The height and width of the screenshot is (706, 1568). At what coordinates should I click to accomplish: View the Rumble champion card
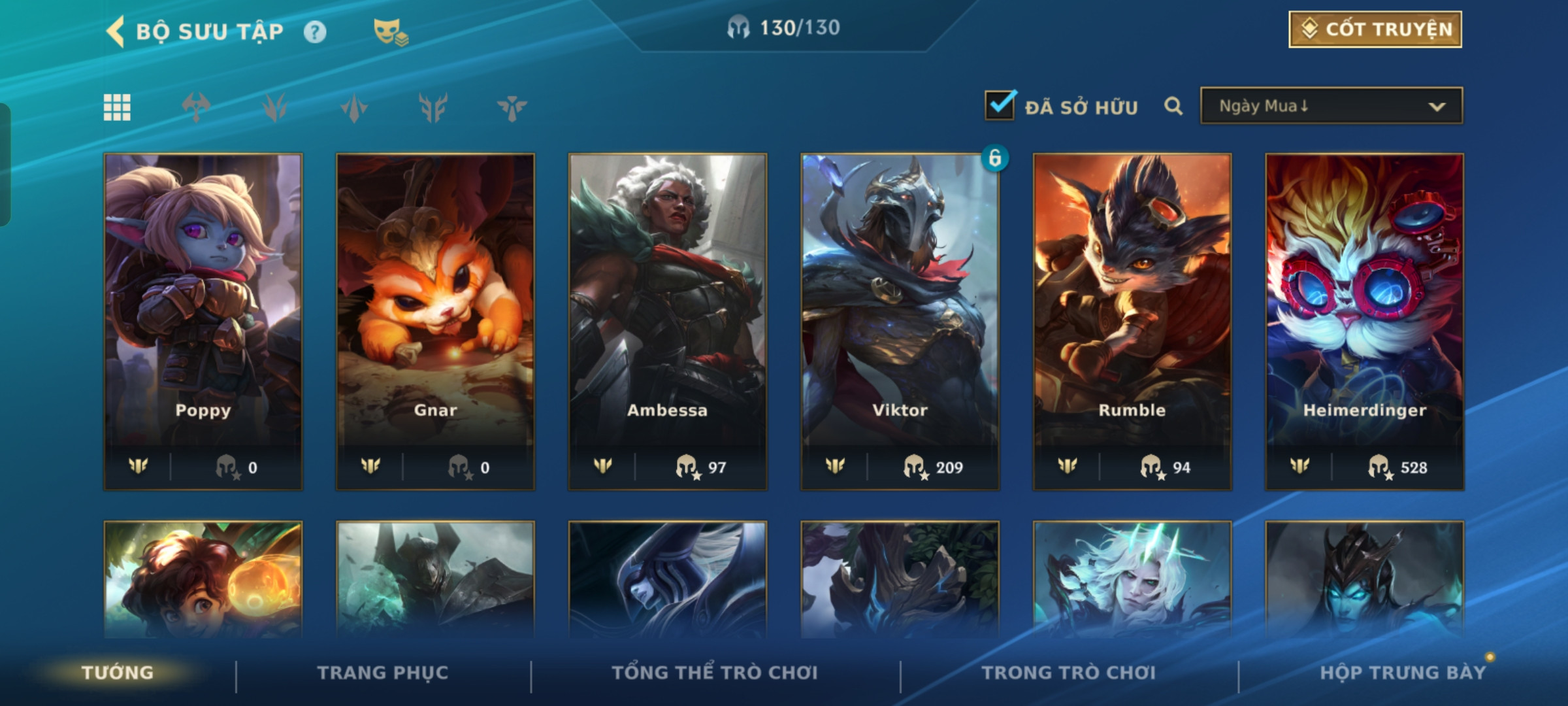tap(1132, 321)
